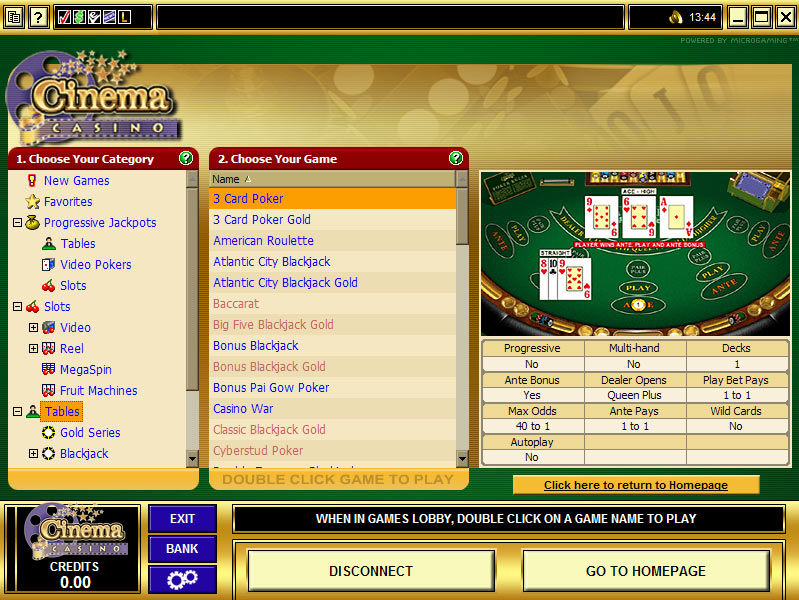Open the gear settings button
Viewport: 799px width, 600px height.
click(182, 579)
